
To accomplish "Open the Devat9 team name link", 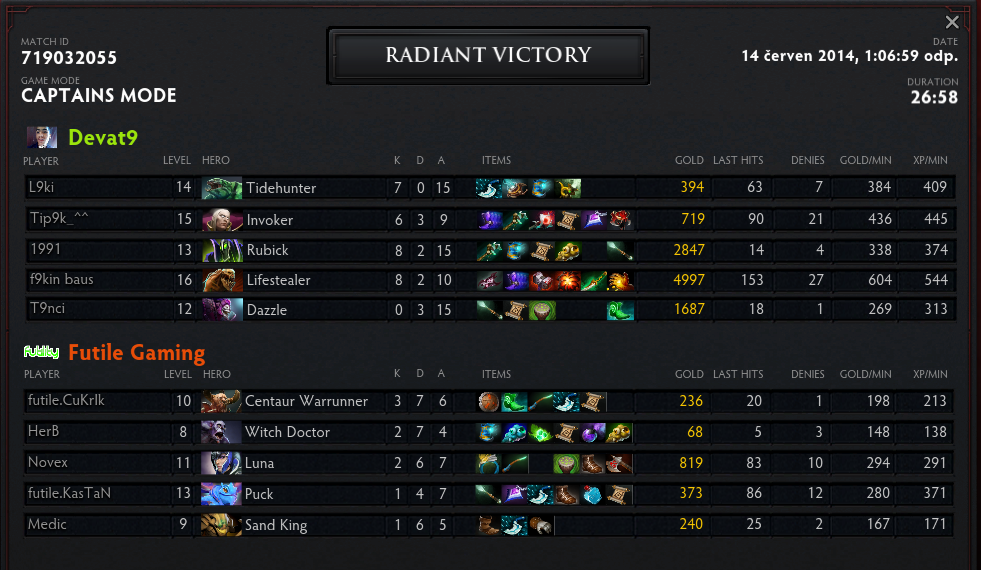I will click(102, 138).
